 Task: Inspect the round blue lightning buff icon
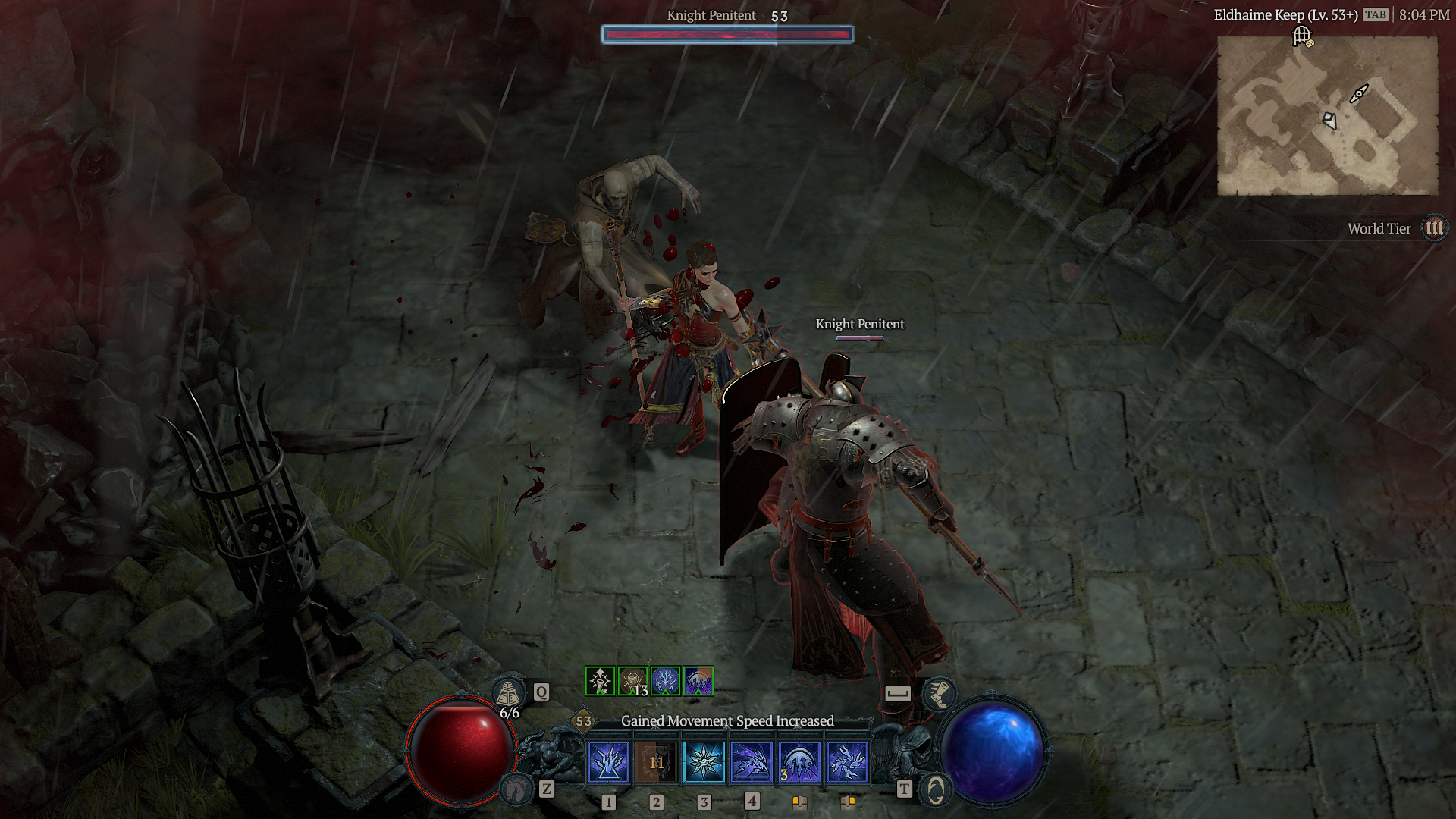click(665, 681)
